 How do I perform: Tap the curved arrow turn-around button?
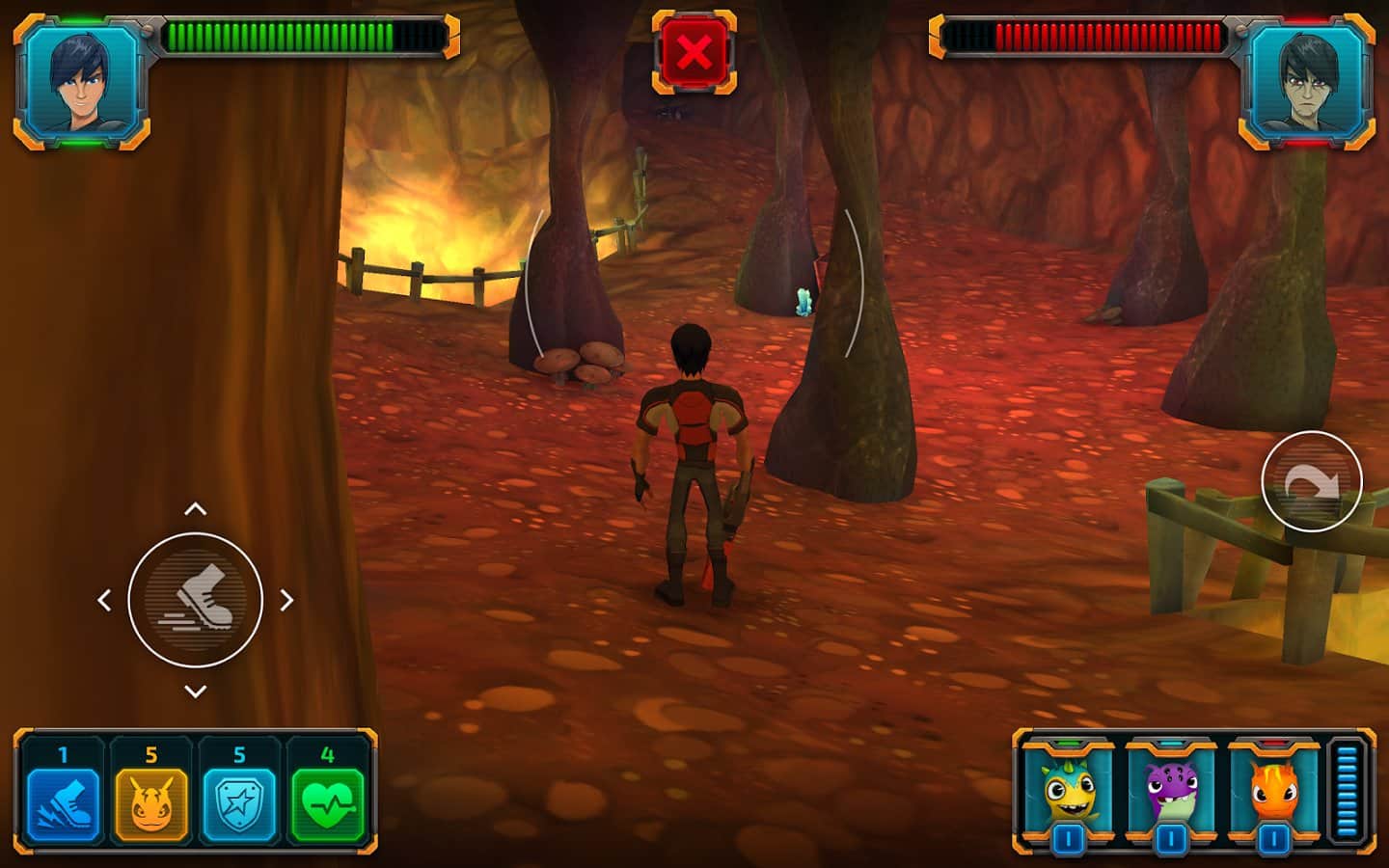1311,481
